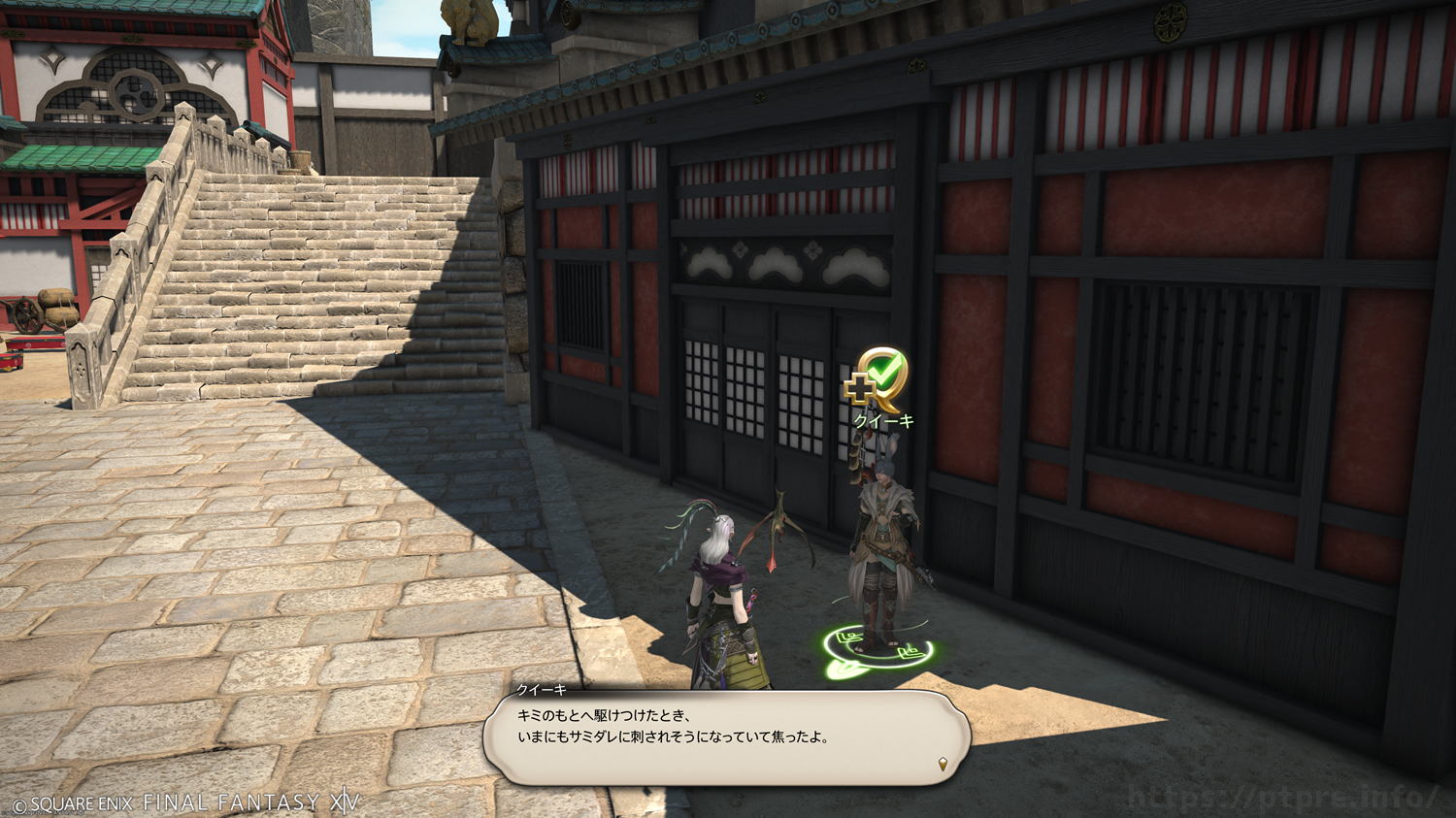Select the quest complete checkmark marker
This screenshot has height=818, width=1456.
[877, 377]
